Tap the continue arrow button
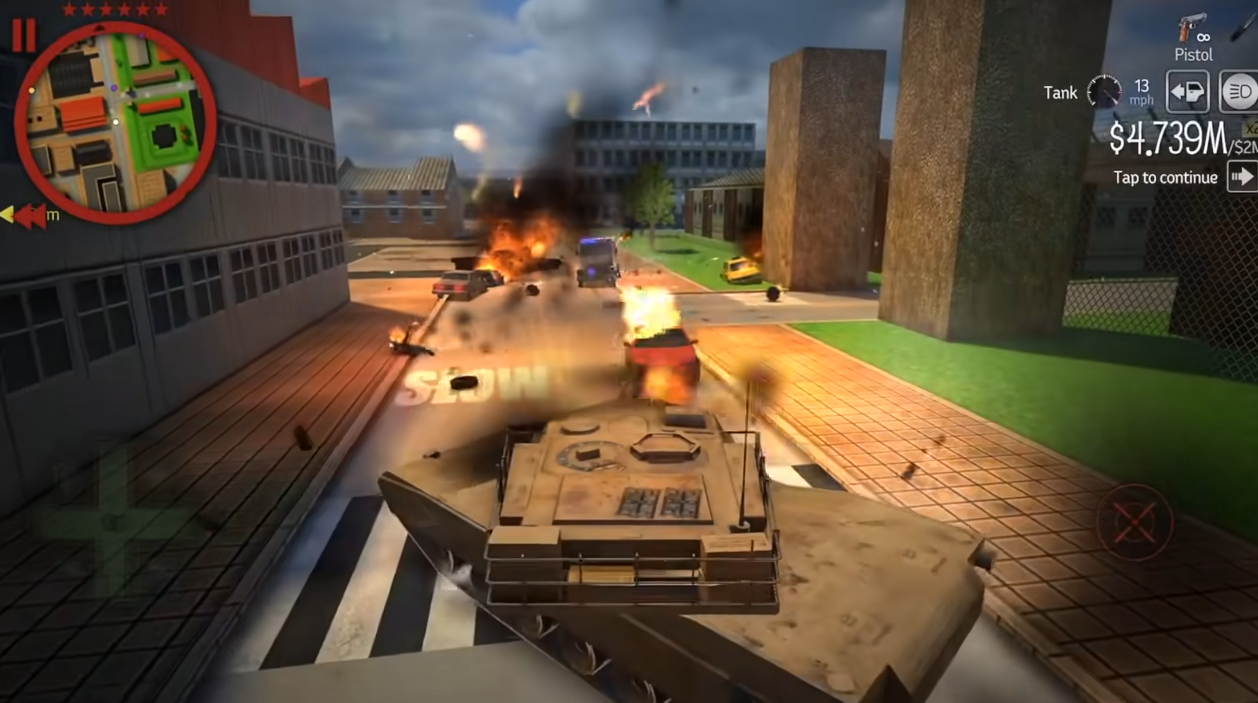 pos(1242,177)
